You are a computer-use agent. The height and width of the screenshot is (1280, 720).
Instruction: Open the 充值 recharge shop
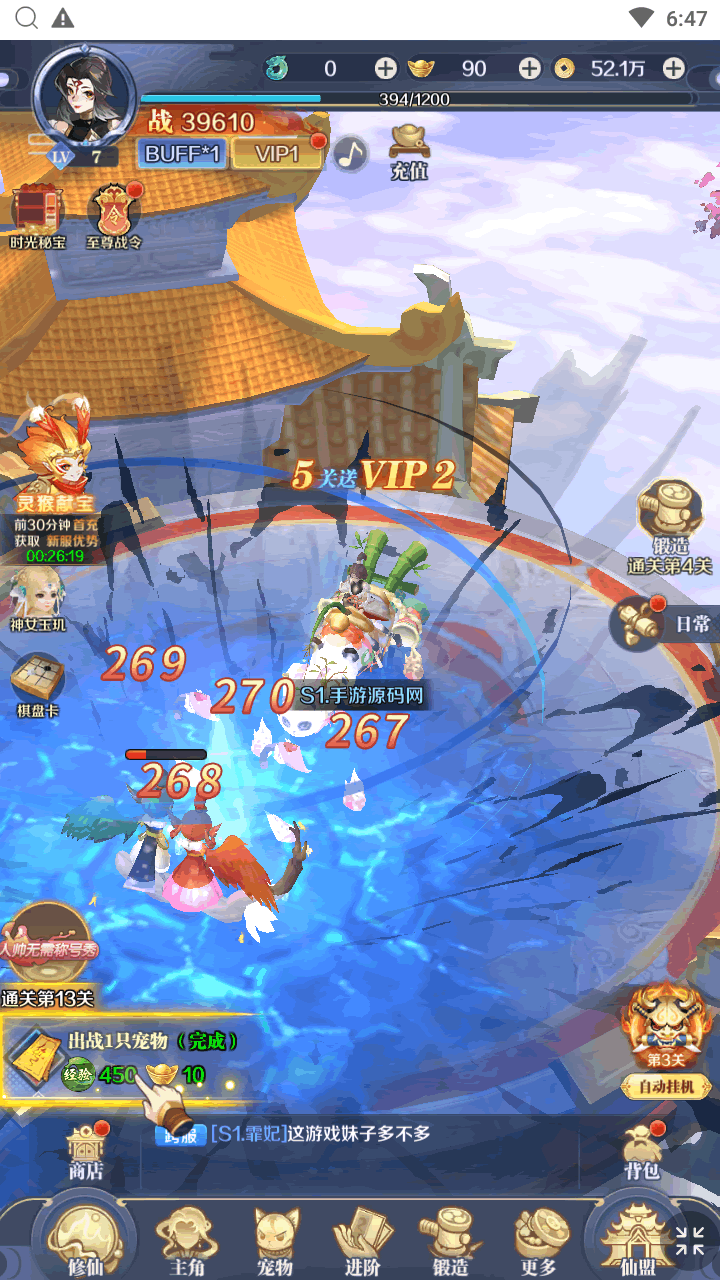point(409,153)
